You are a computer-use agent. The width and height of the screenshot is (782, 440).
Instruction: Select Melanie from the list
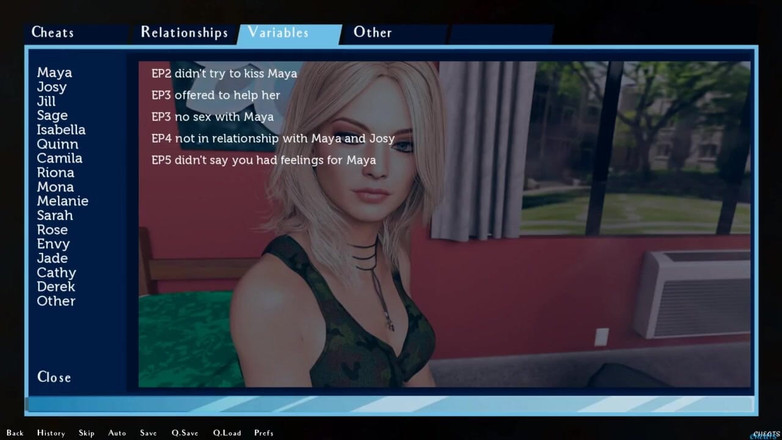coord(62,201)
